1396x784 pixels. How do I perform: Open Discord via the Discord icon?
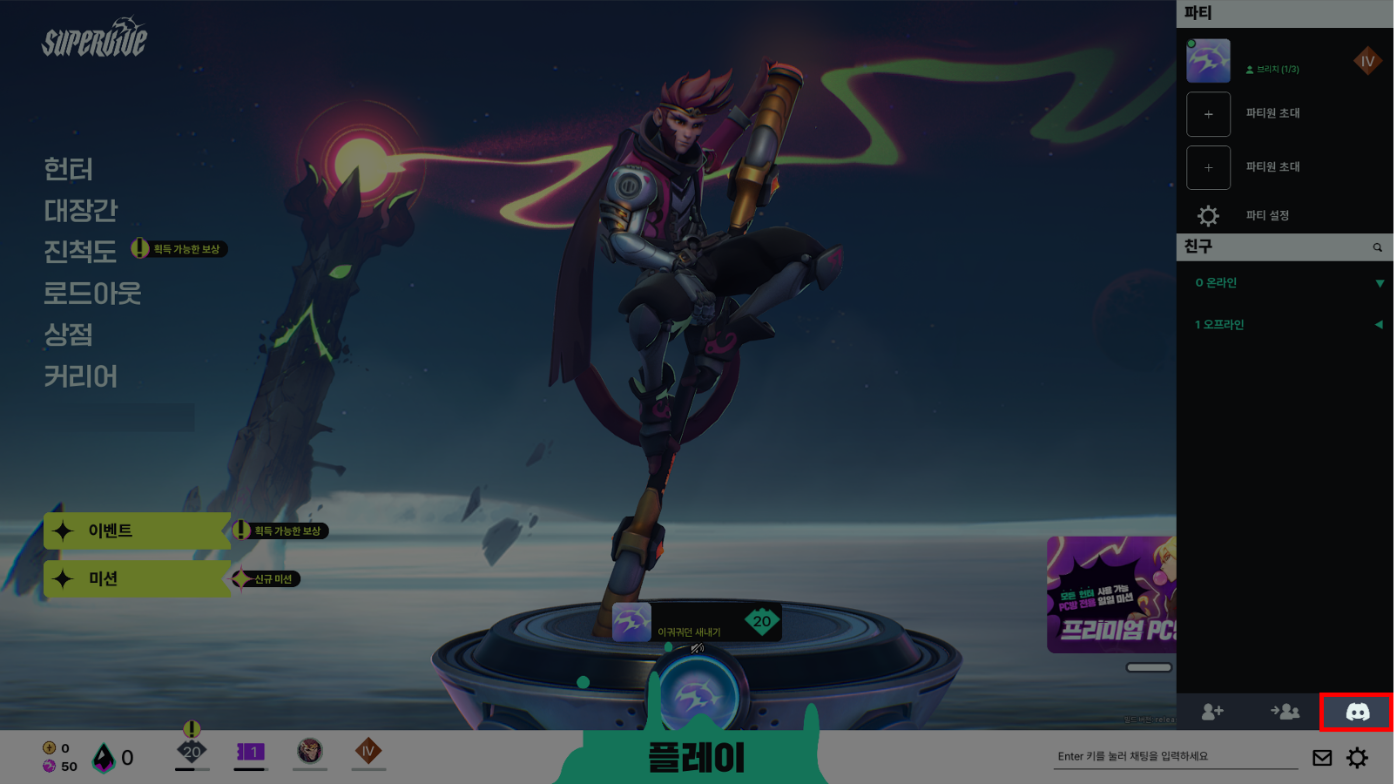(x=1357, y=711)
